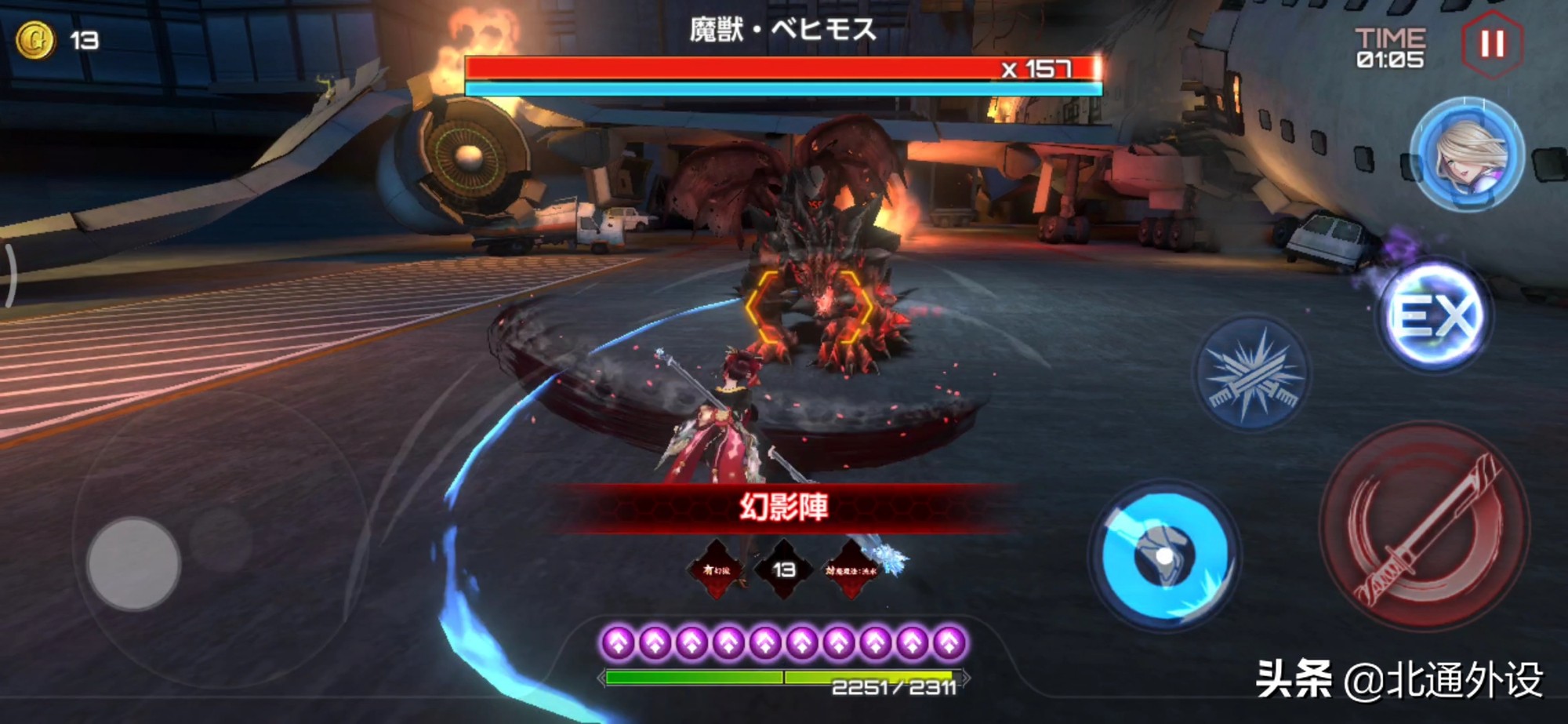This screenshot has height=724, width=1568.
Task: Tap the boss name 魔獣・ベヒモス title
Action: [784, 27]
